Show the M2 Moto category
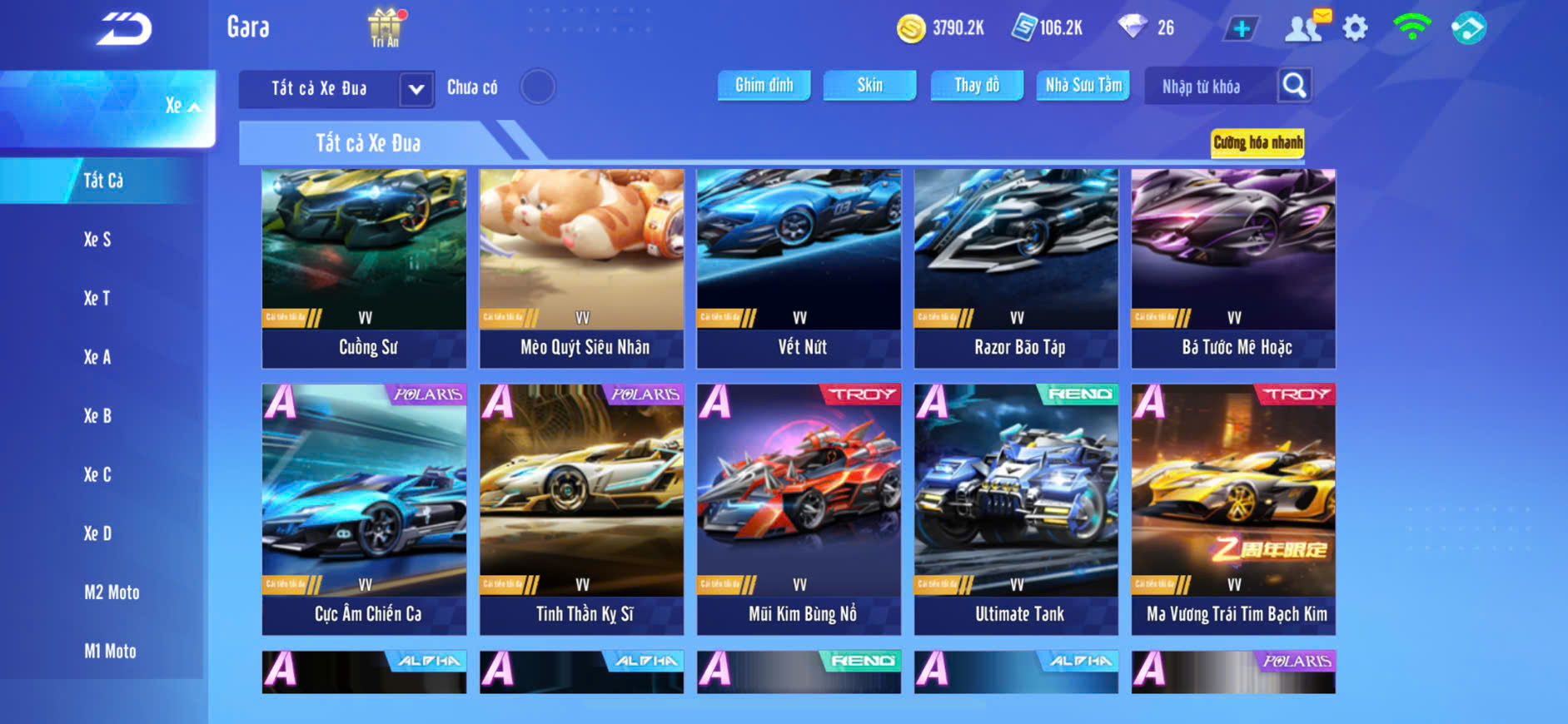Screen dimensions: 1568x724 [112, 593]
